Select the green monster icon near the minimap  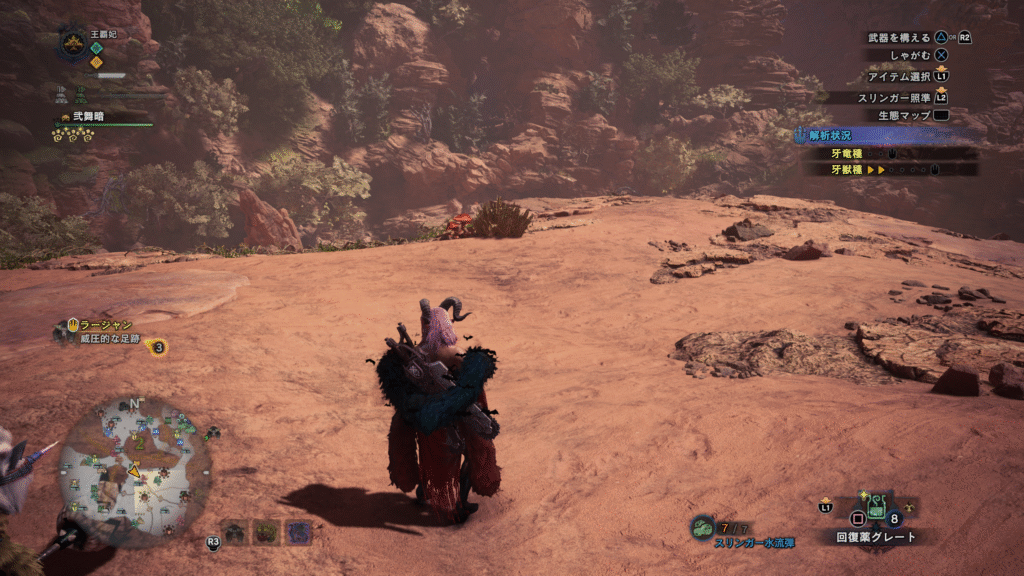(x=266, y=532)
